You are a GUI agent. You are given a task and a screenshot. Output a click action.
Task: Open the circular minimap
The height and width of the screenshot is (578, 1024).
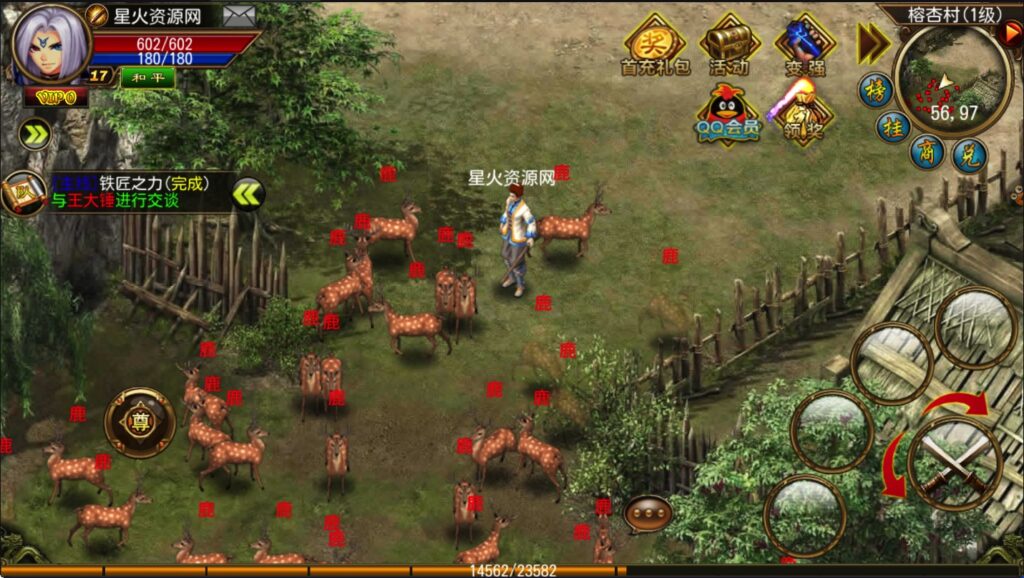[953, 78]
